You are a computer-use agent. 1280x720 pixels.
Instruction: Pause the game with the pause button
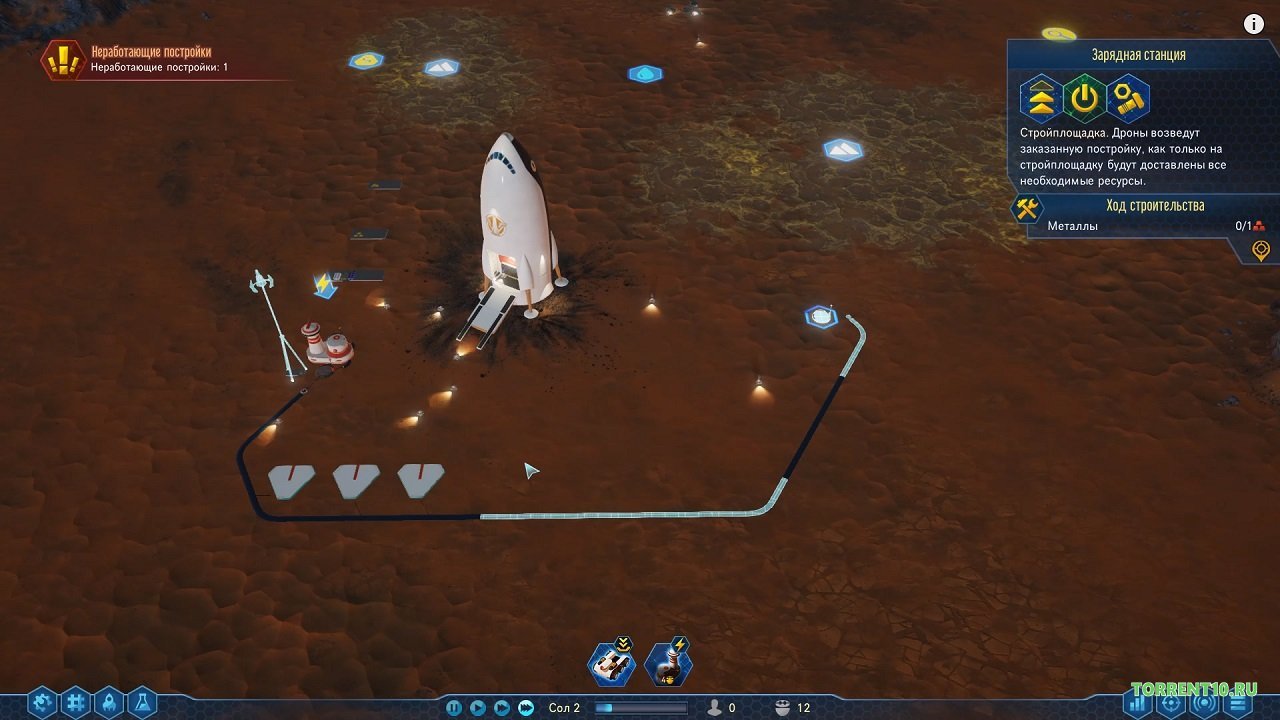pyautogui.click(x=455, y=707)
